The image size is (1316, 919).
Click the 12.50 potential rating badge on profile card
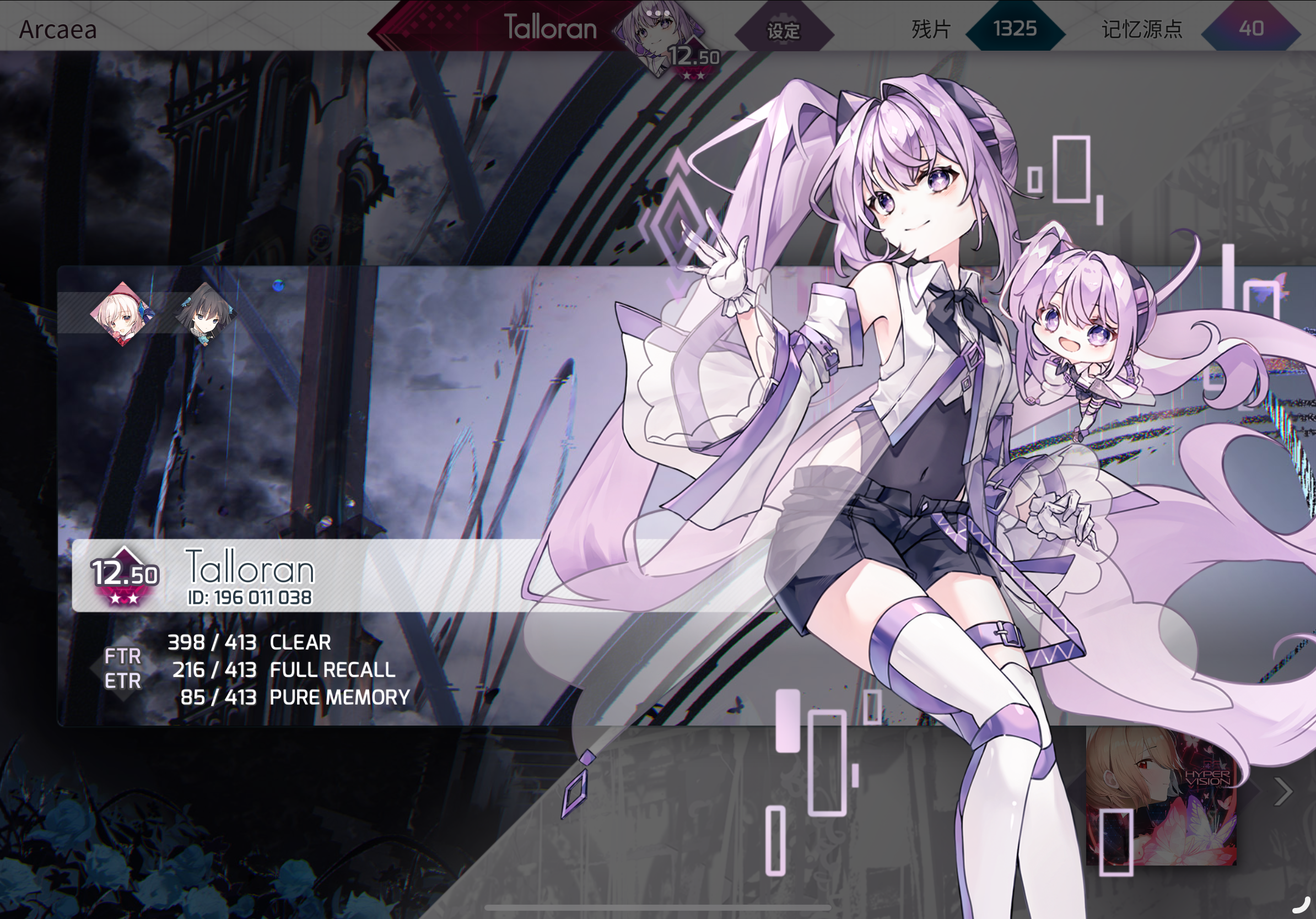tap(125, 575)
